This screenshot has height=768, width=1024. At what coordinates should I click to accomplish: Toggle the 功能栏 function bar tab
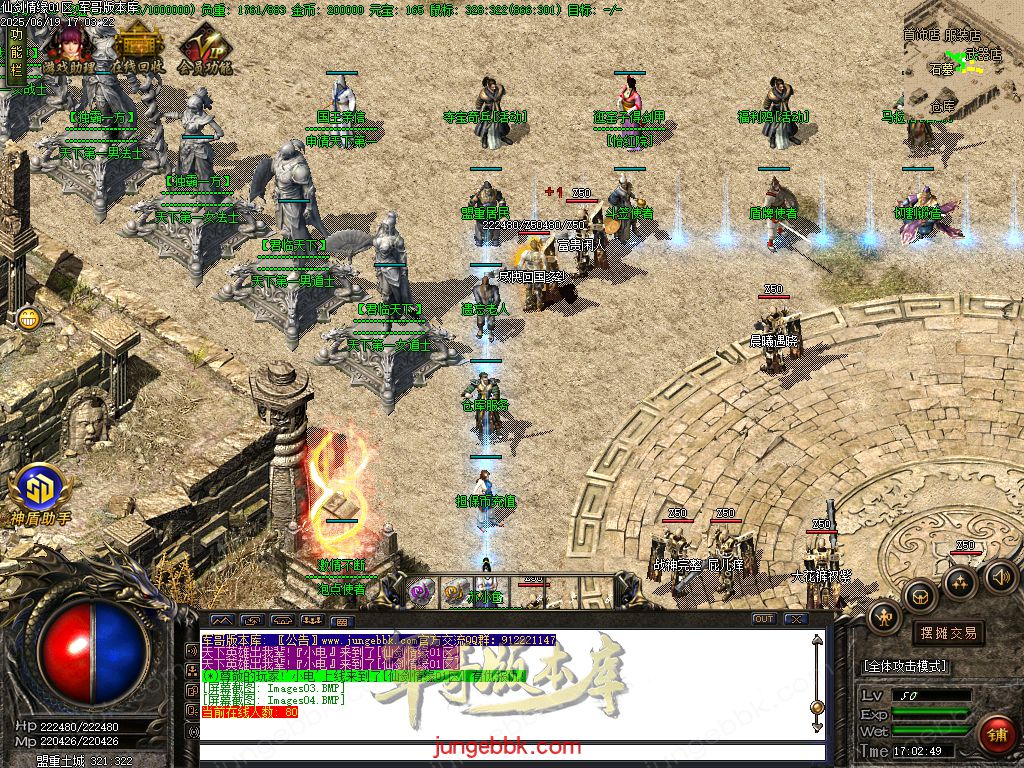pyautogui.click(x=14, y=53)
